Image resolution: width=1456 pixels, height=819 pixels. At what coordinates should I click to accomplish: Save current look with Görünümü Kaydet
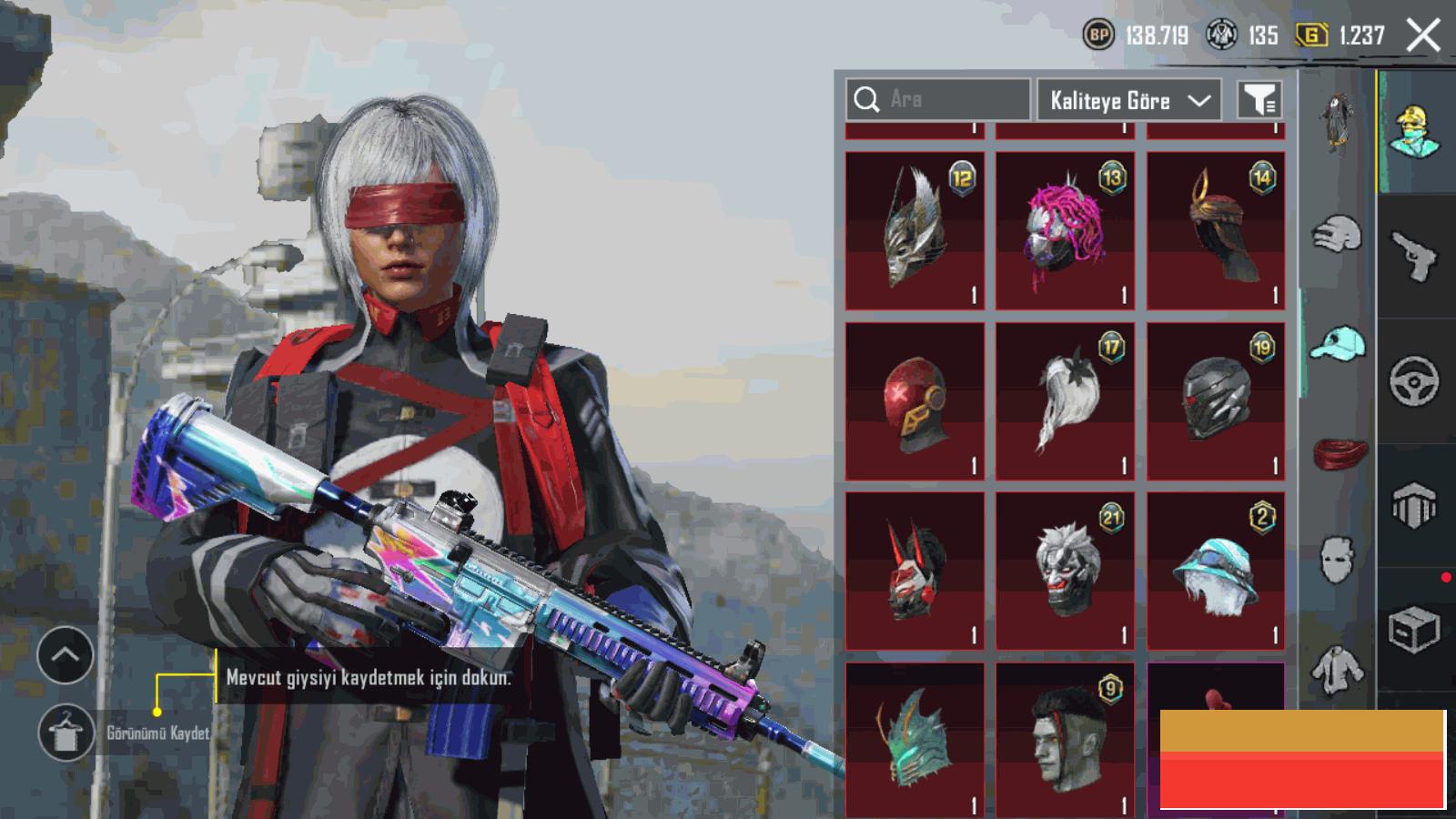click(x=66, y=733)
